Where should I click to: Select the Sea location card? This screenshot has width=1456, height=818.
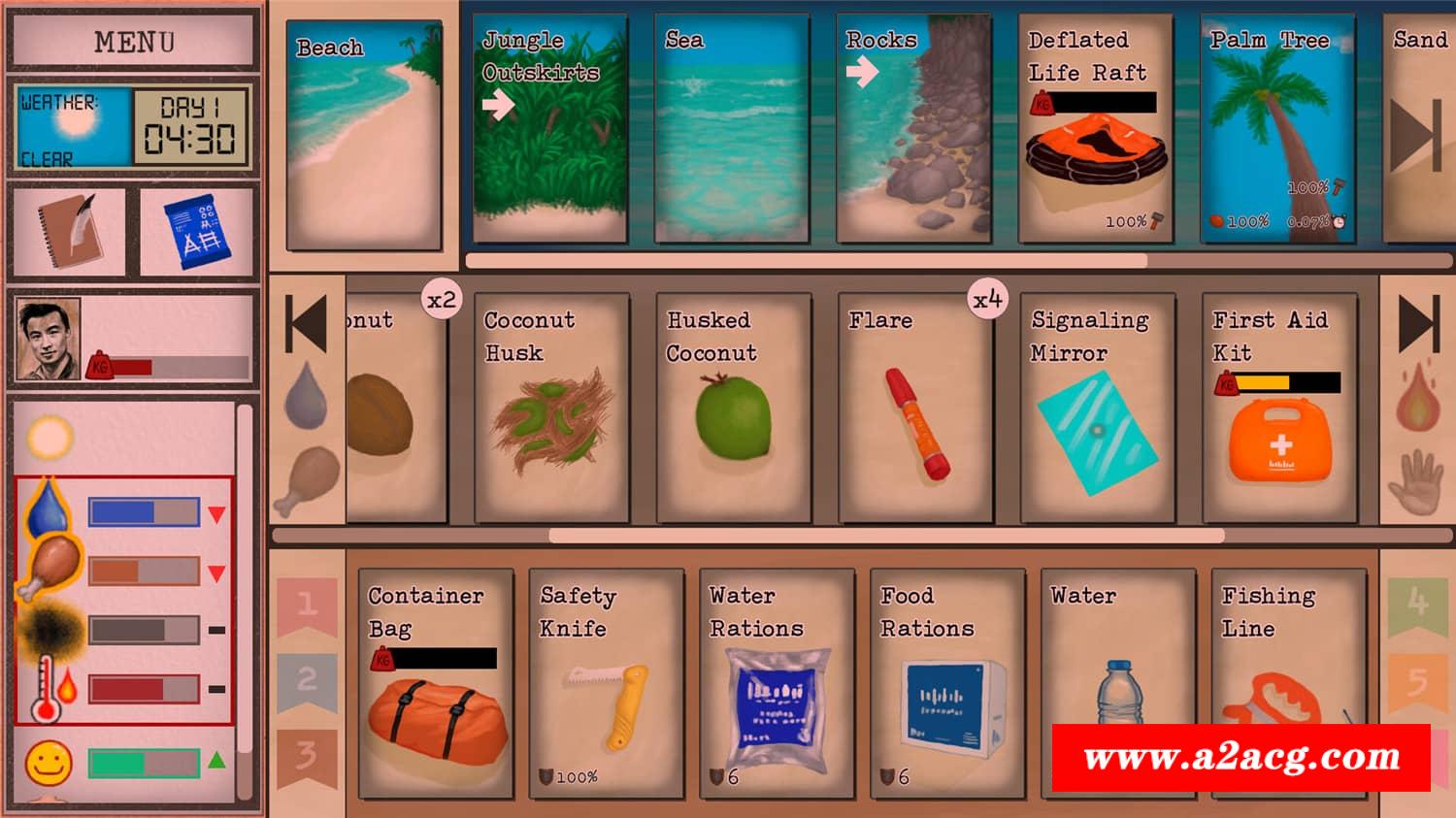click(x=731, y=128)
